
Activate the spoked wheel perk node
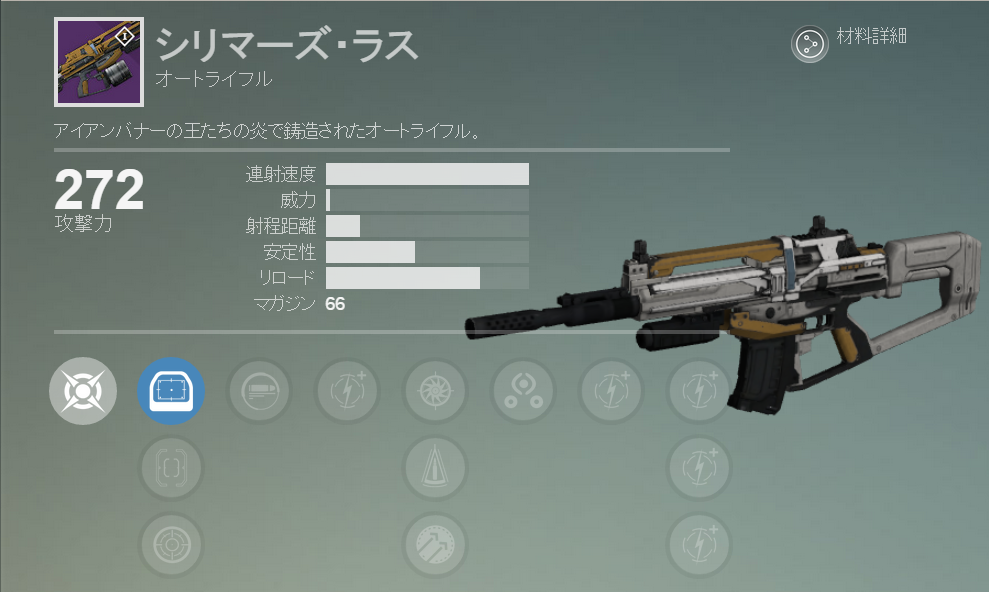[436, 390]
